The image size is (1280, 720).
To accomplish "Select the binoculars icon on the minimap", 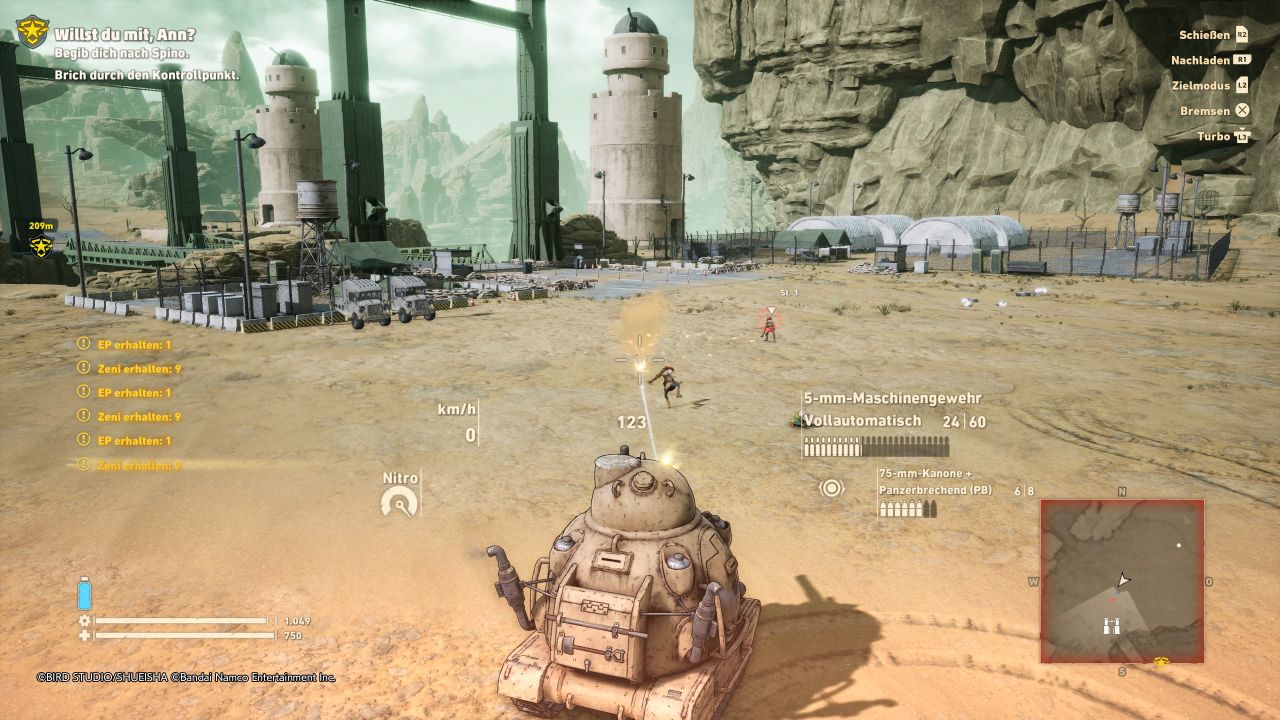I will (x=1111, y=626).
